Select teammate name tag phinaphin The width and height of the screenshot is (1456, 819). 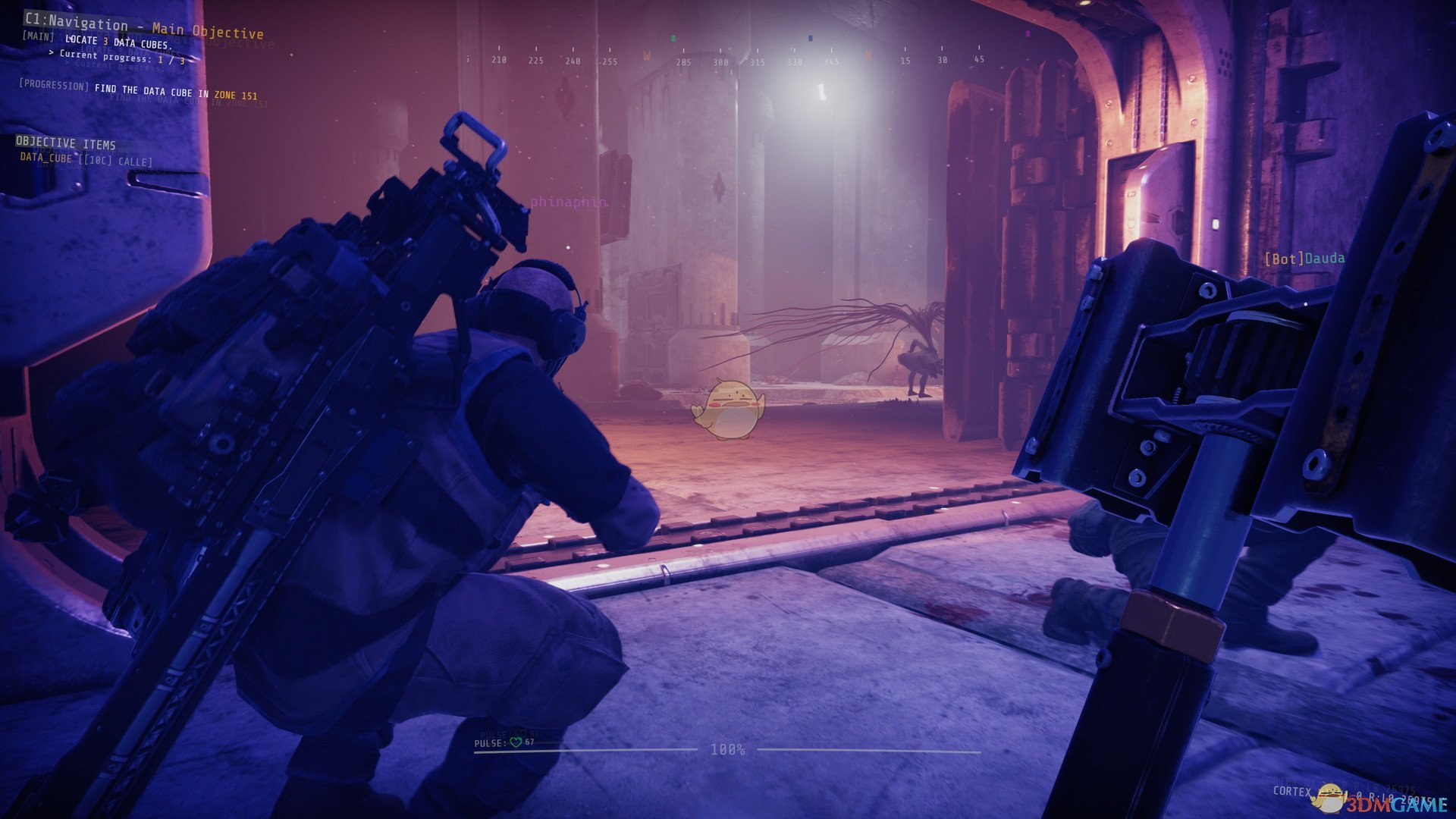[x=569, y=202]
